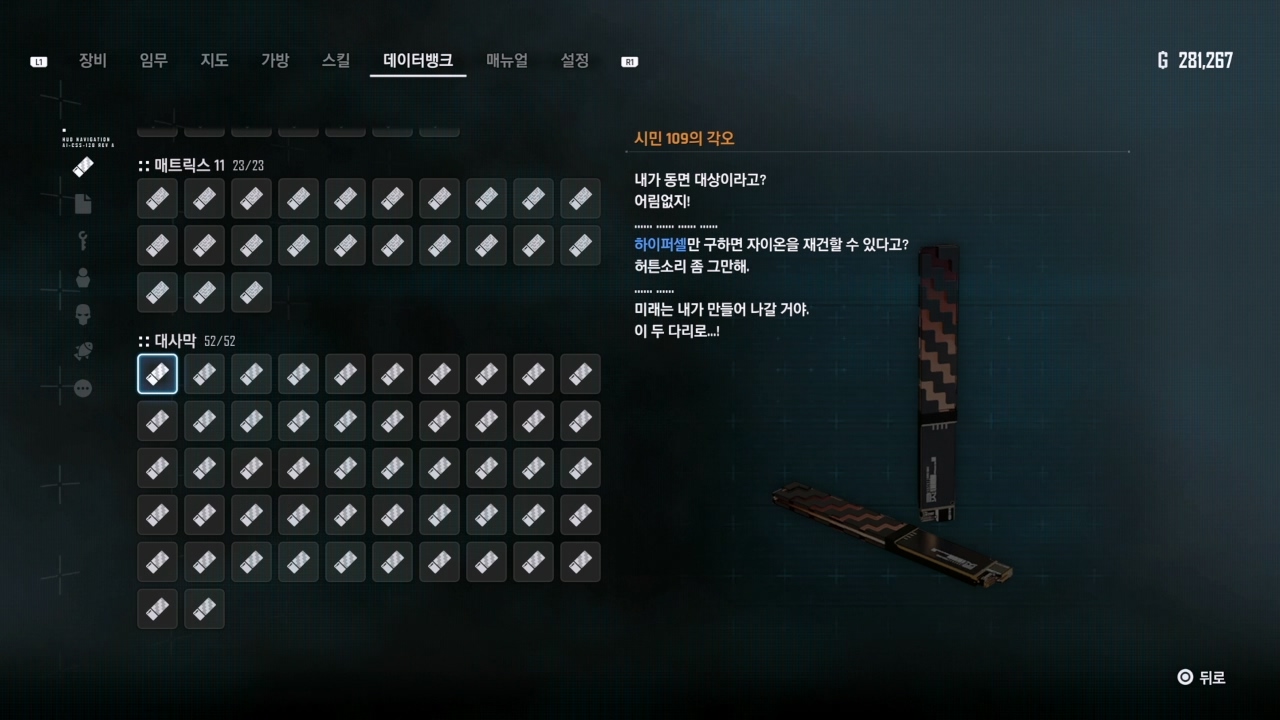Select the highlighted first 대사막 memory stick
Image resolution: width=1280 pixels, height=720 pixels.
(x=157, y=374)
